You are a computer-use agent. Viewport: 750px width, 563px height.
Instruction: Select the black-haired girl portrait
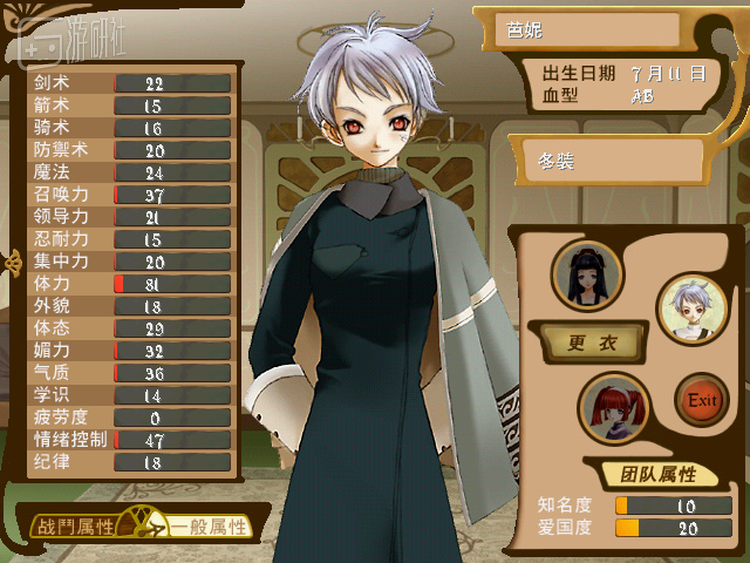click(587, 274)
